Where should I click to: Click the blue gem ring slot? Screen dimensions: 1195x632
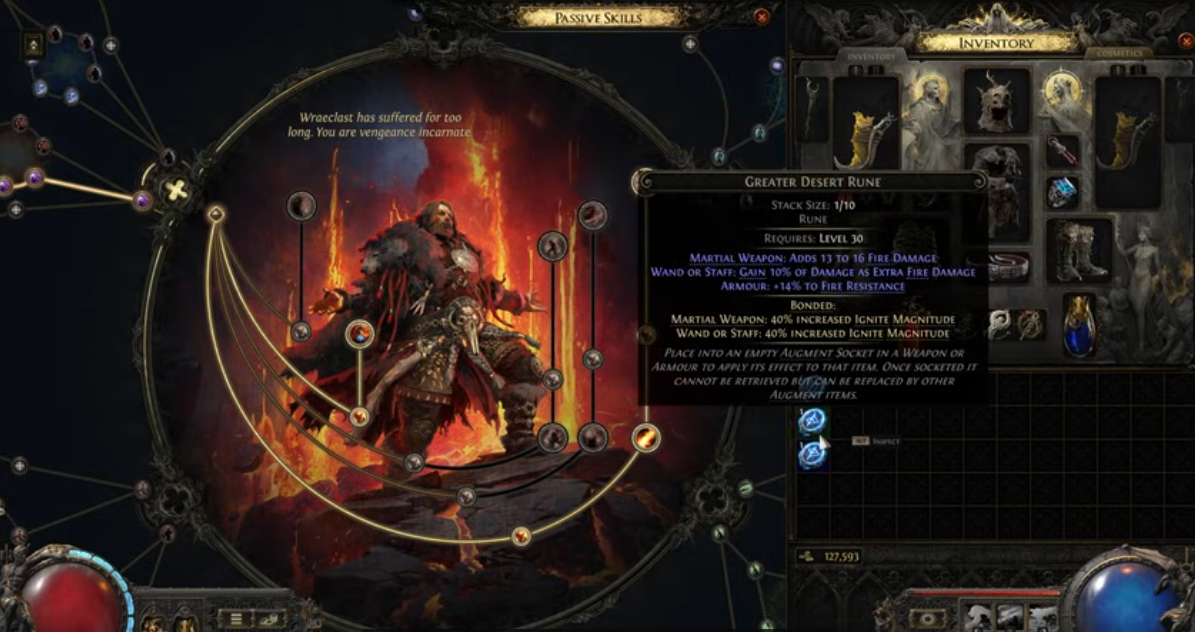1063,190
